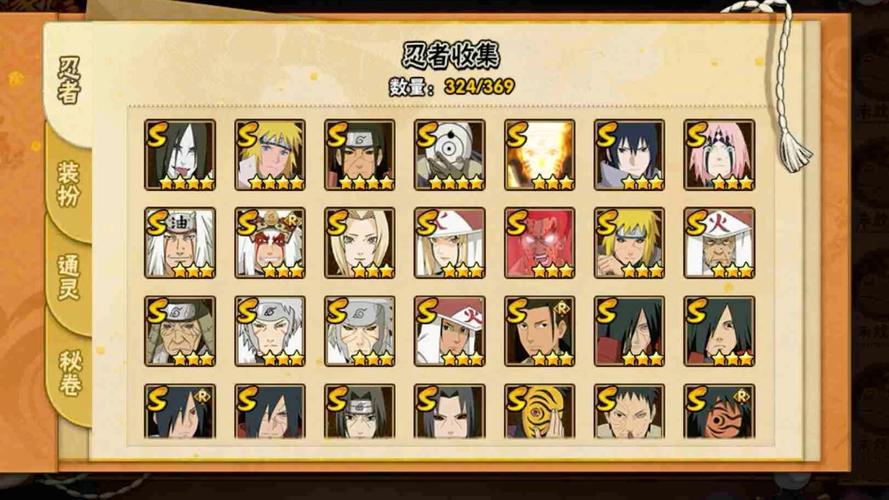This screenshot has height=500, width=889.
Task: Select the Orochimaru ninja portrait
Action: coord(180,155)
